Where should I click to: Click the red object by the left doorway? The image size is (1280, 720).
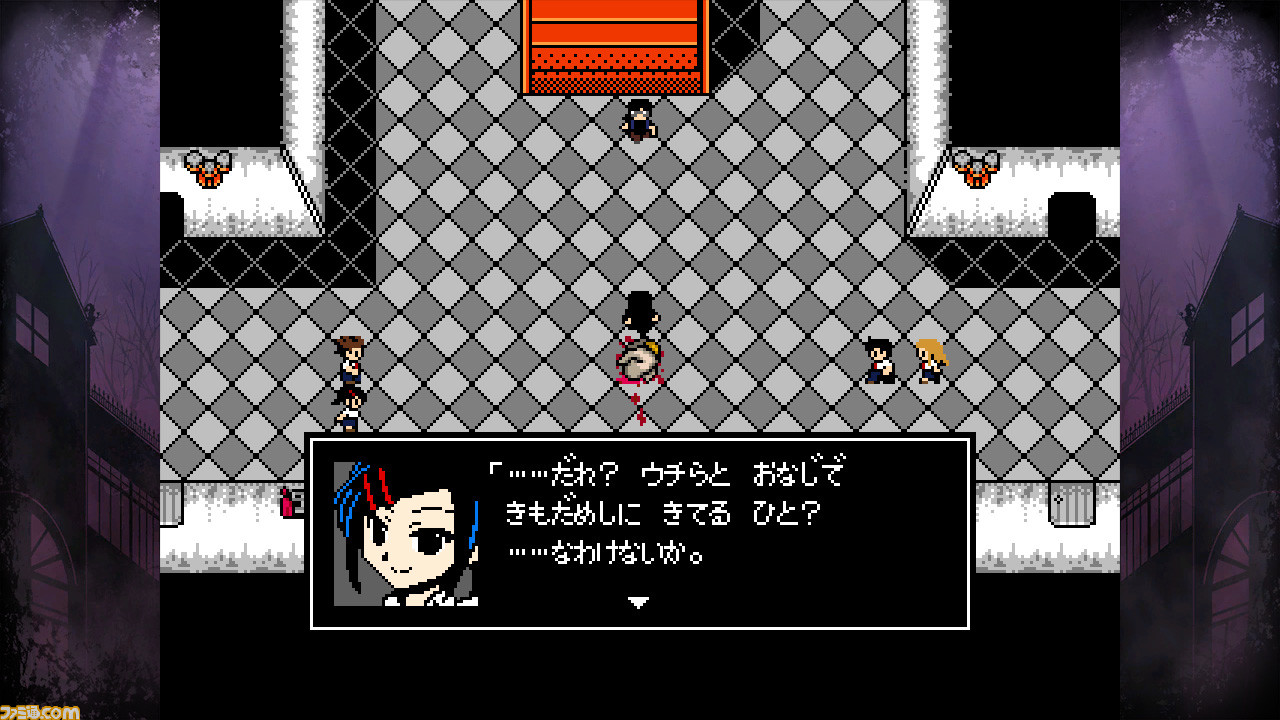click(288, 505)
